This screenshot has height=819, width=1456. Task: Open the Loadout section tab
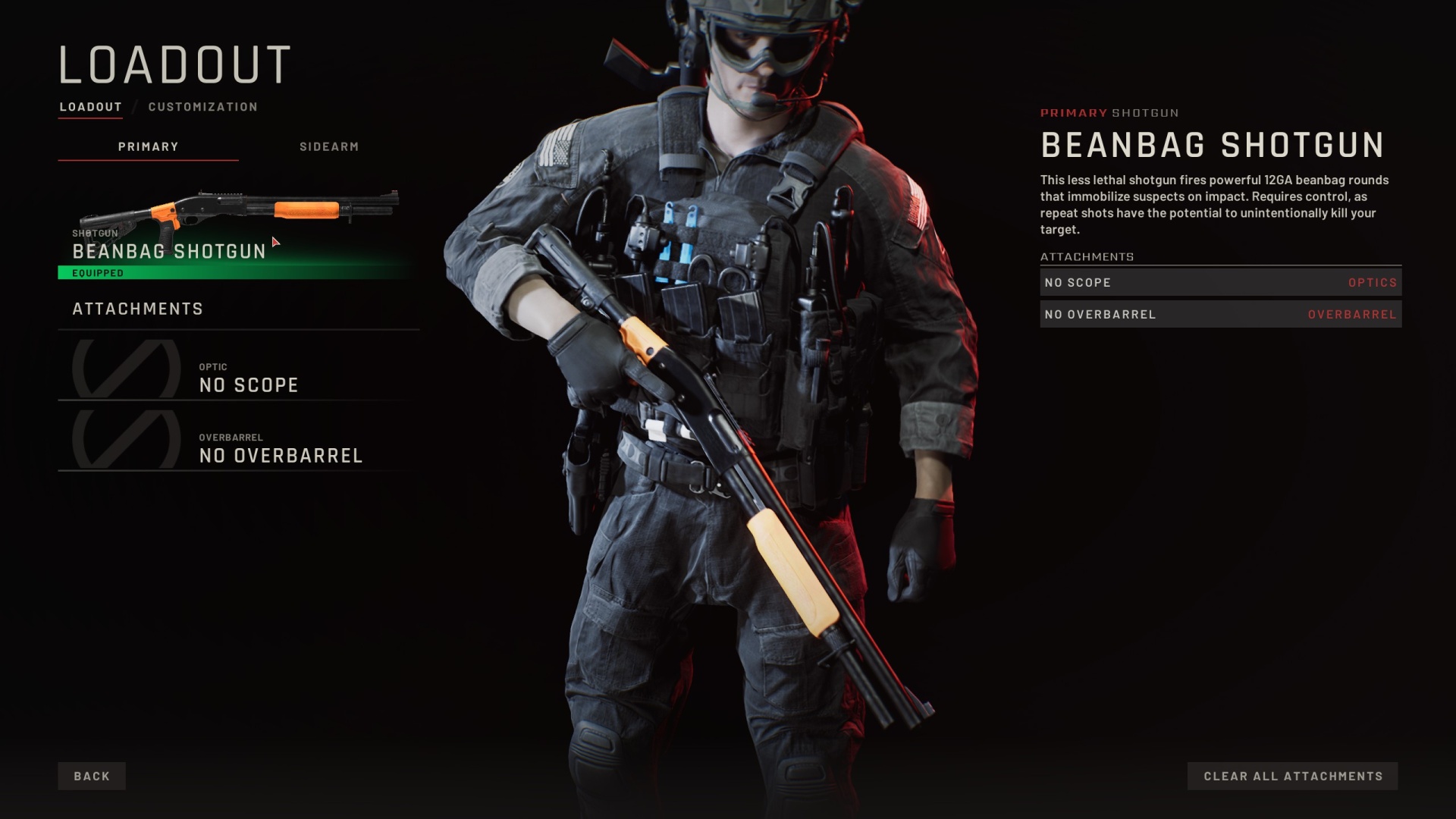[x=90, y=107]
